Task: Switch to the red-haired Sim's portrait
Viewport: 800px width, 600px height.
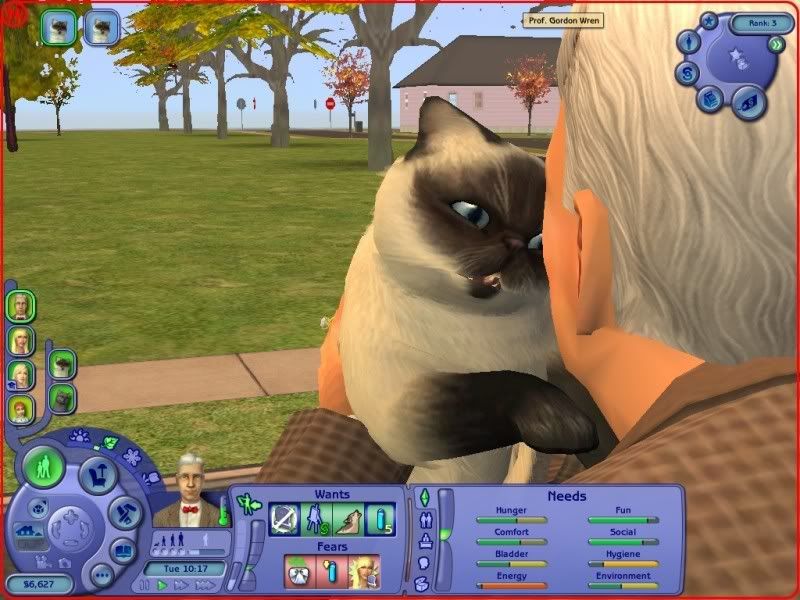Action: click(x=19, y=408)
